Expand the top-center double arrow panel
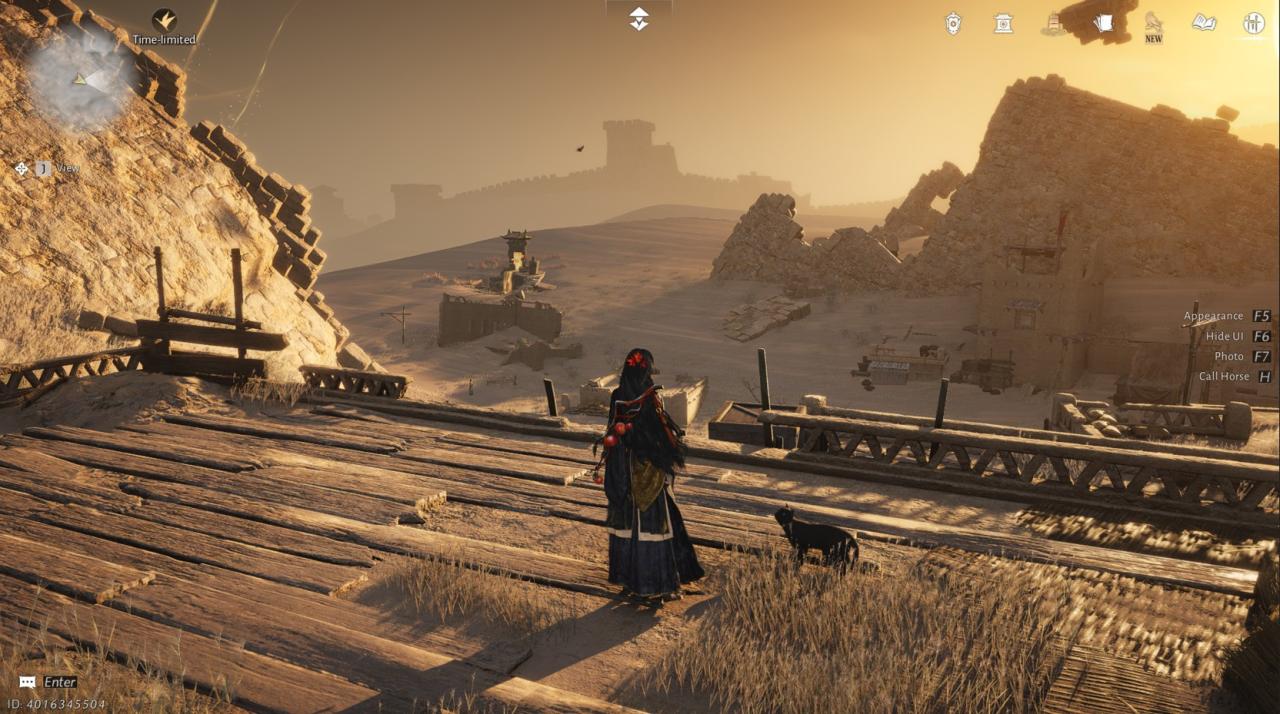 (x=639, y=18)
